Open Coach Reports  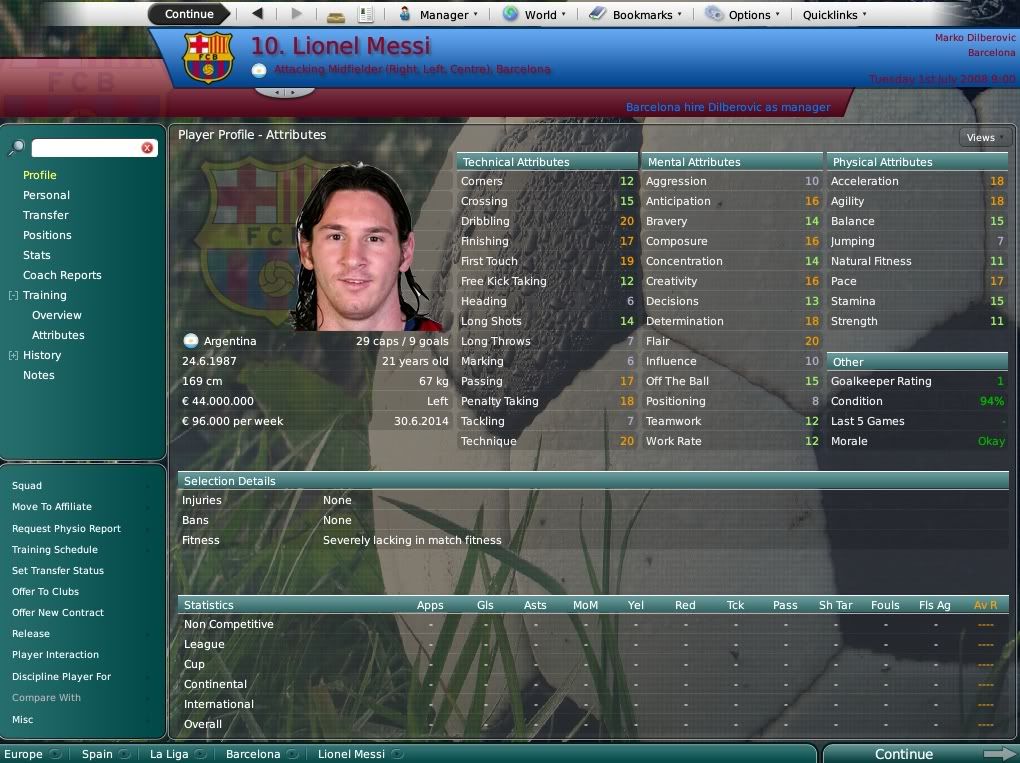click(x=62, y=275)
